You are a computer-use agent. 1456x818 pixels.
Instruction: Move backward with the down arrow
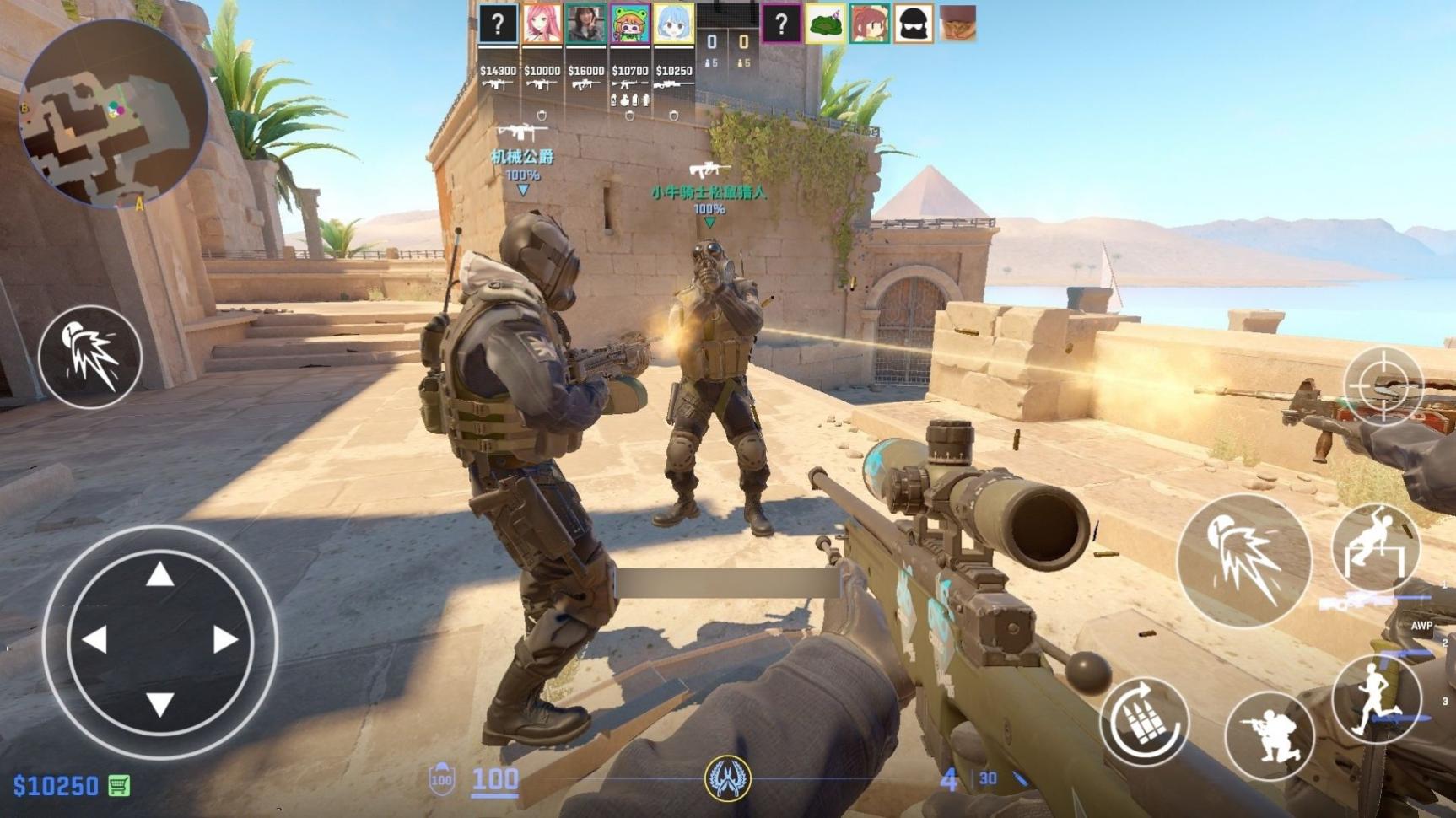point(159,704)
